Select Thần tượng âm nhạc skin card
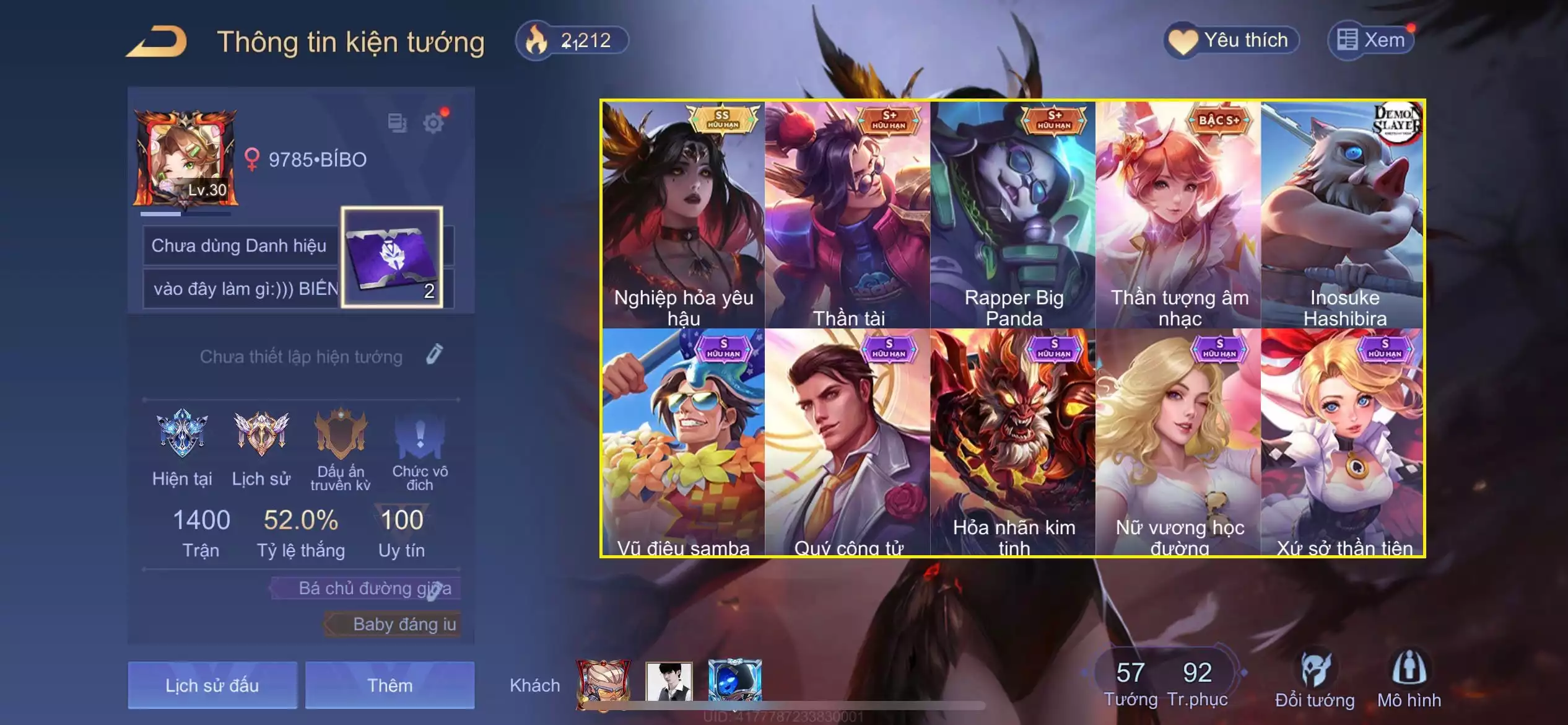 [x=1178, y=214]
